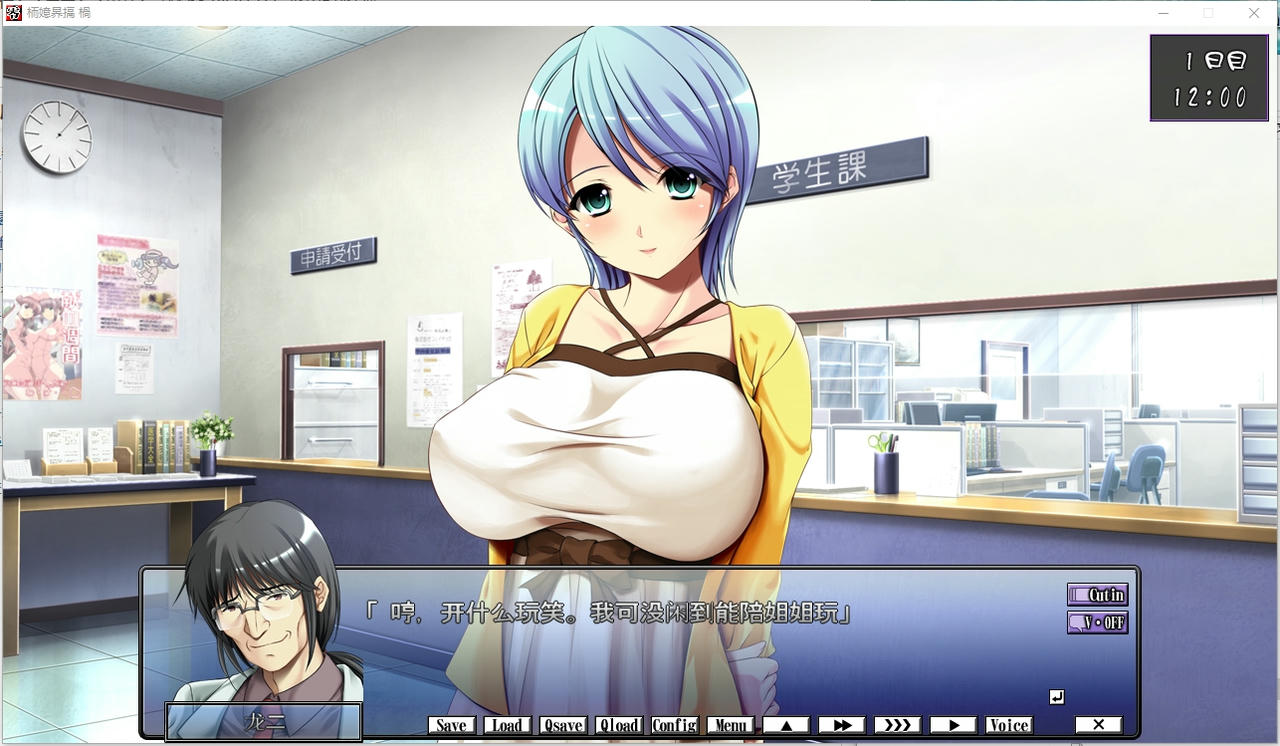Image resolution: width=1280 pixels, height=746 pixels.
Task: Click the triple-chevron skip button
Action: [x=897, y=725]
